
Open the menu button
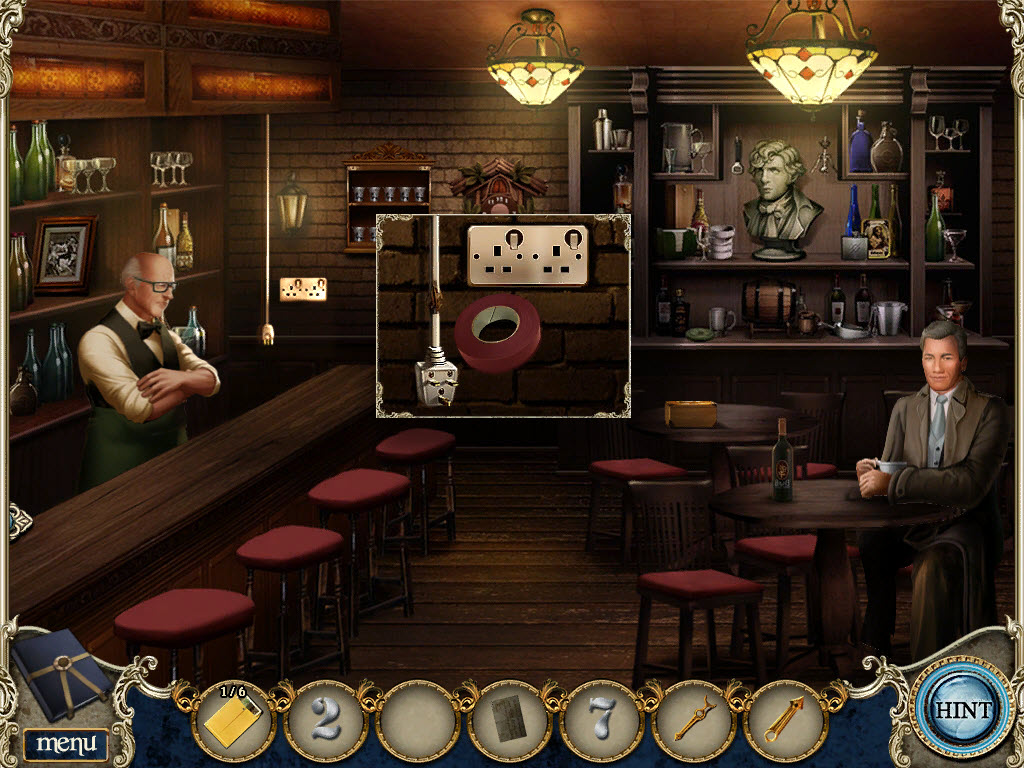(66, 744)
